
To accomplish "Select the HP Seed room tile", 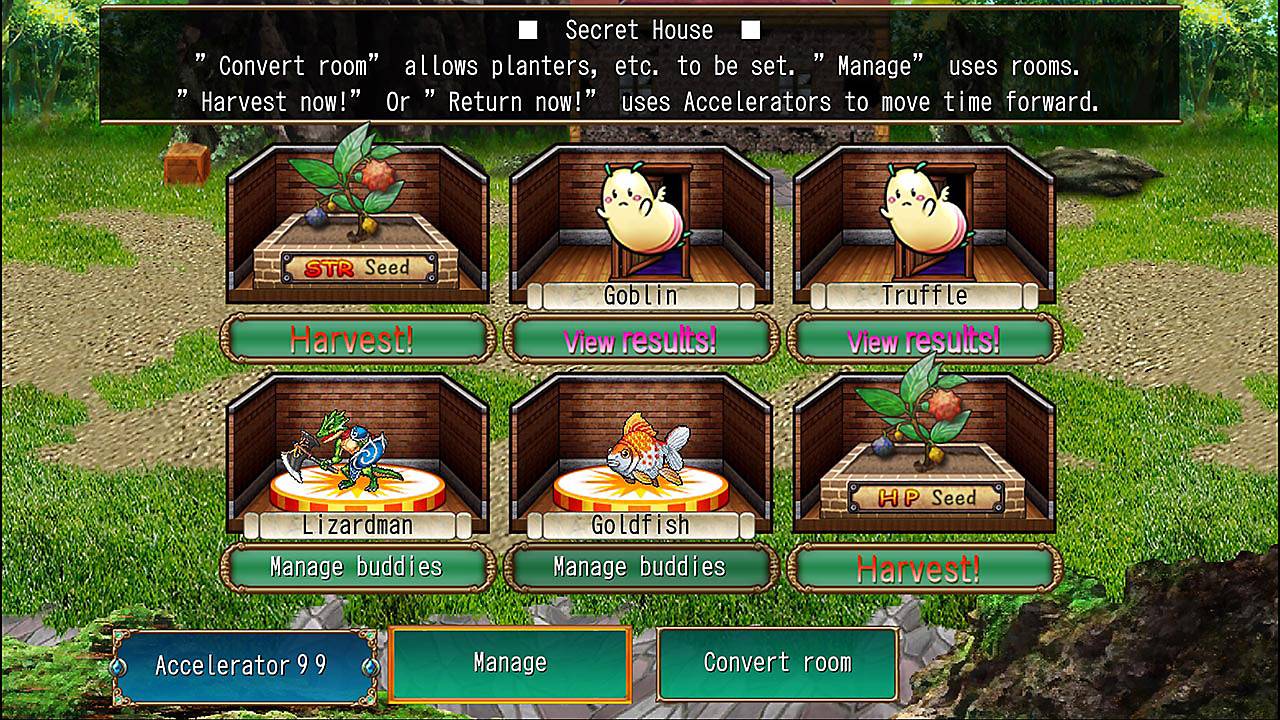I will [924, 455].
